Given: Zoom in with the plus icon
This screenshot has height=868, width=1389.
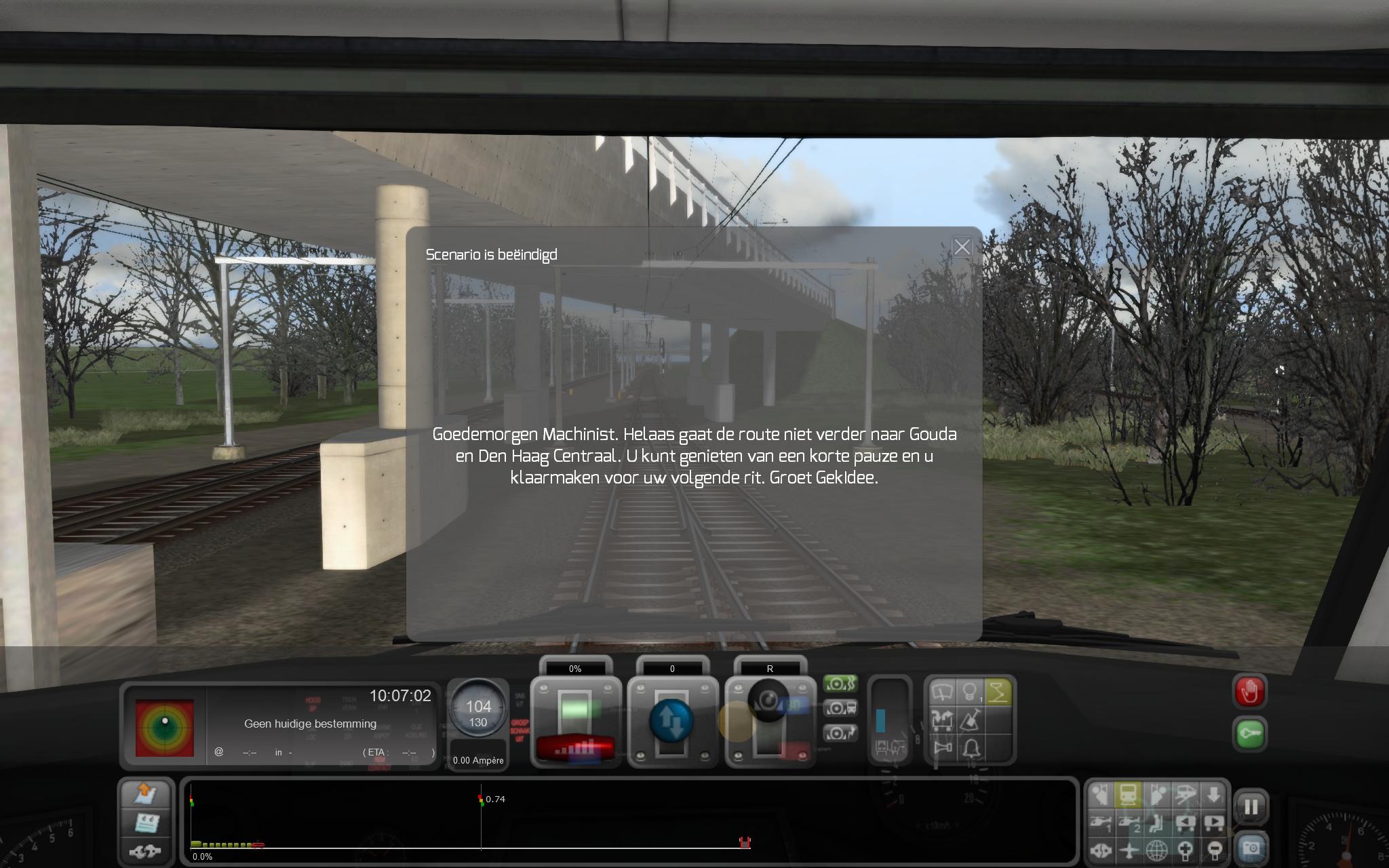Looking at the screenshot, I should [x=1186, y=850].
